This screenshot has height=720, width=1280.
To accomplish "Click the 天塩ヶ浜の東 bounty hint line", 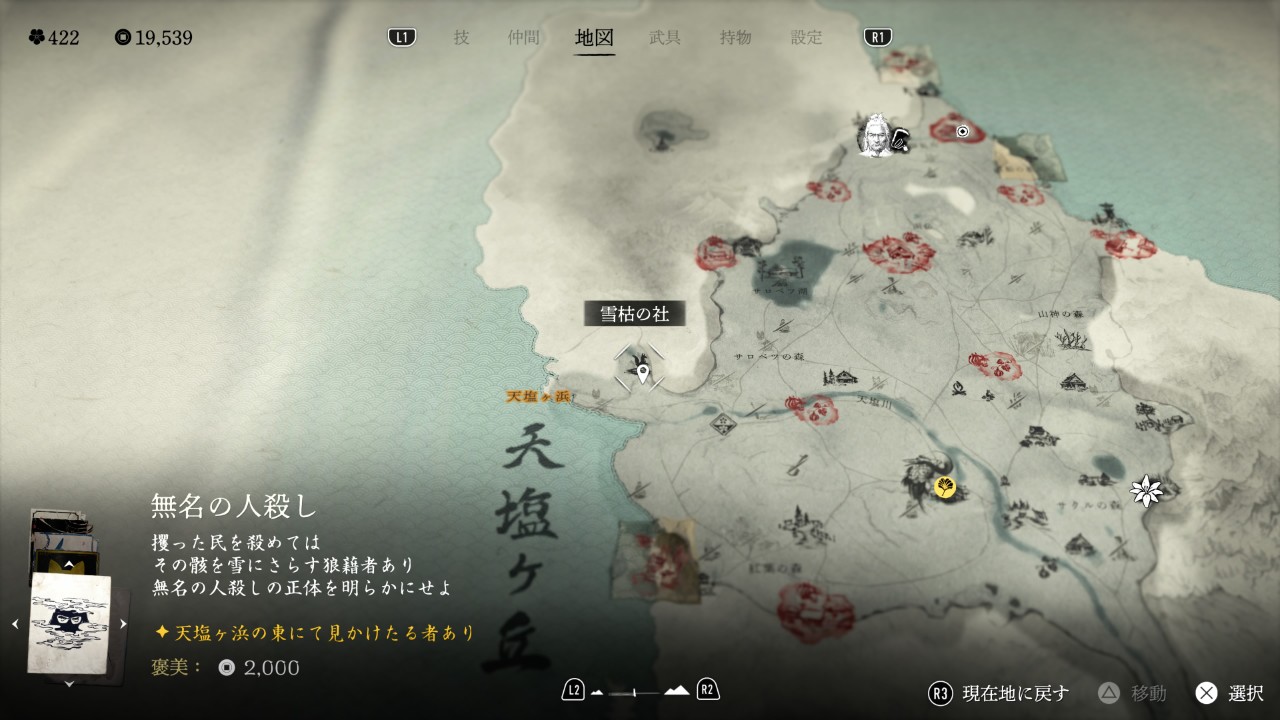I will (x=314, y=633).
